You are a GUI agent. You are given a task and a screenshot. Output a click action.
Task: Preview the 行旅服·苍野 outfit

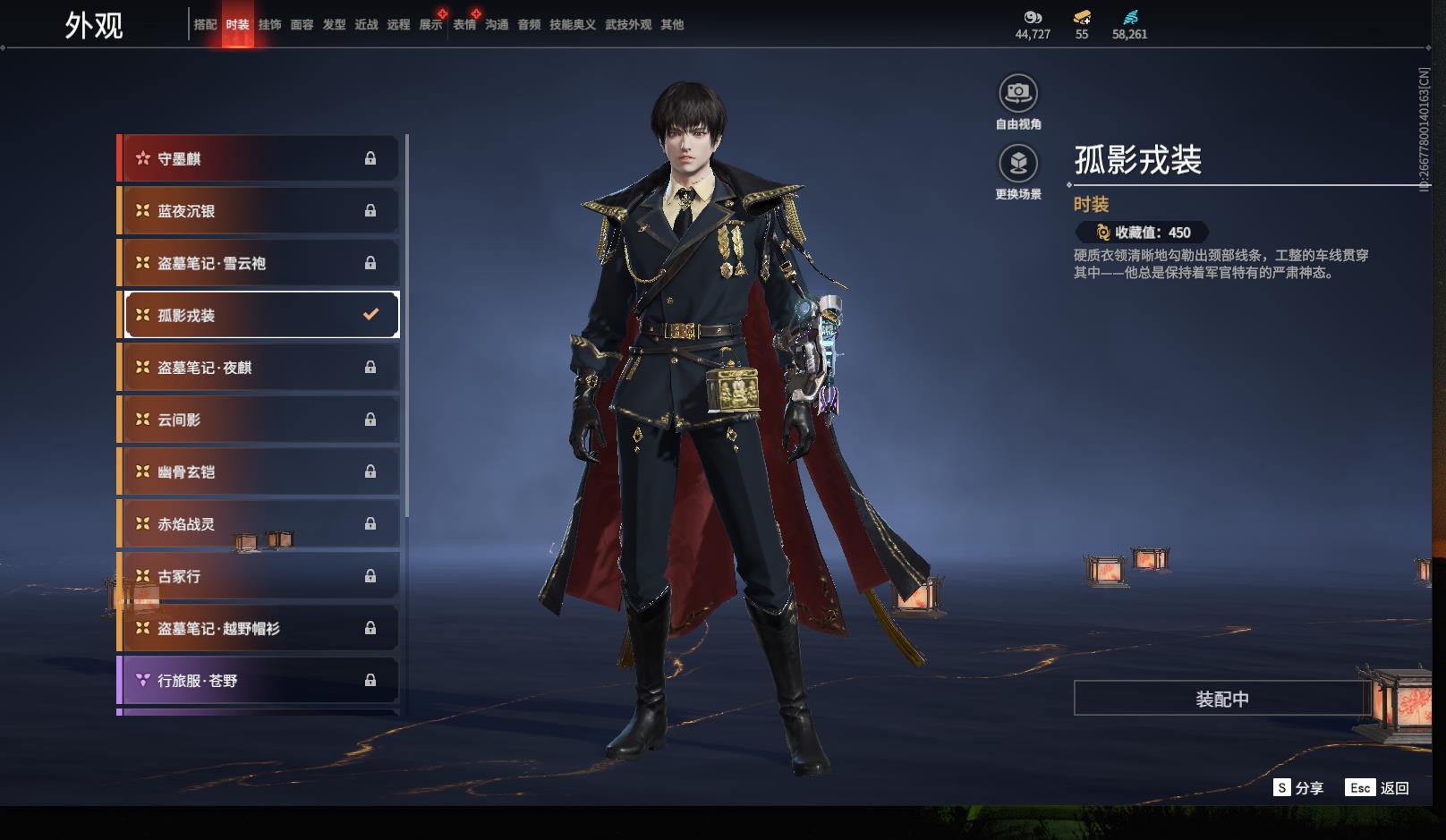(x=259, y=681)
